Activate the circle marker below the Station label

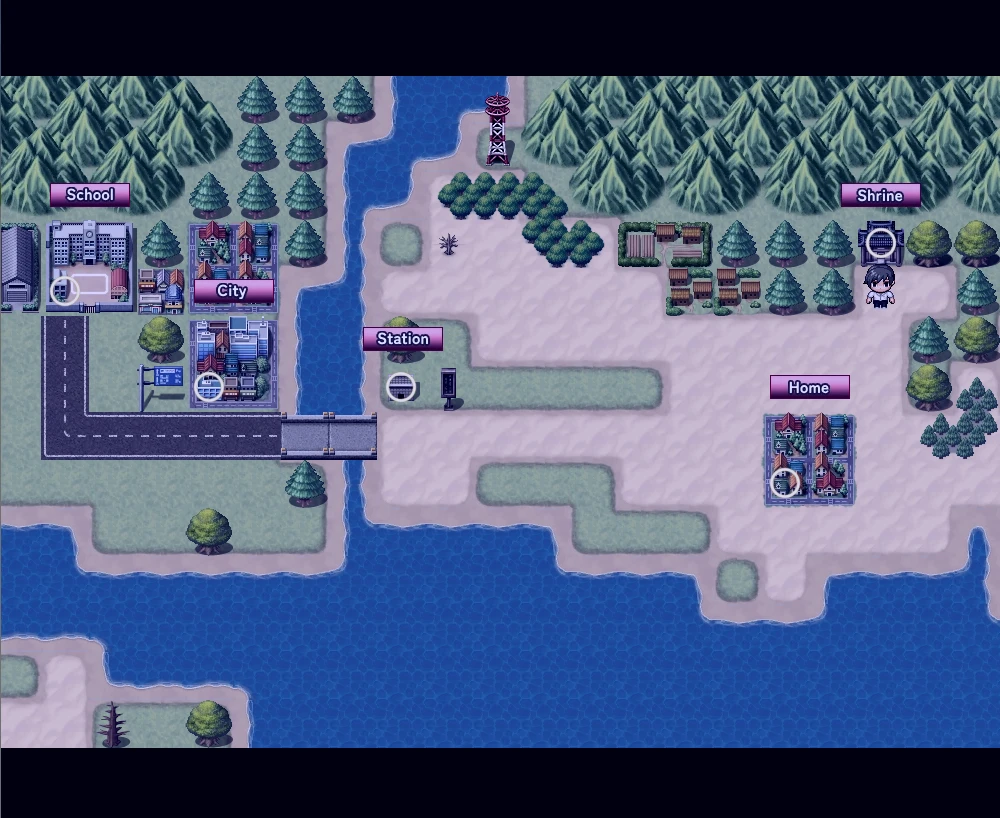pyautogui.click(x=401, y=386)
